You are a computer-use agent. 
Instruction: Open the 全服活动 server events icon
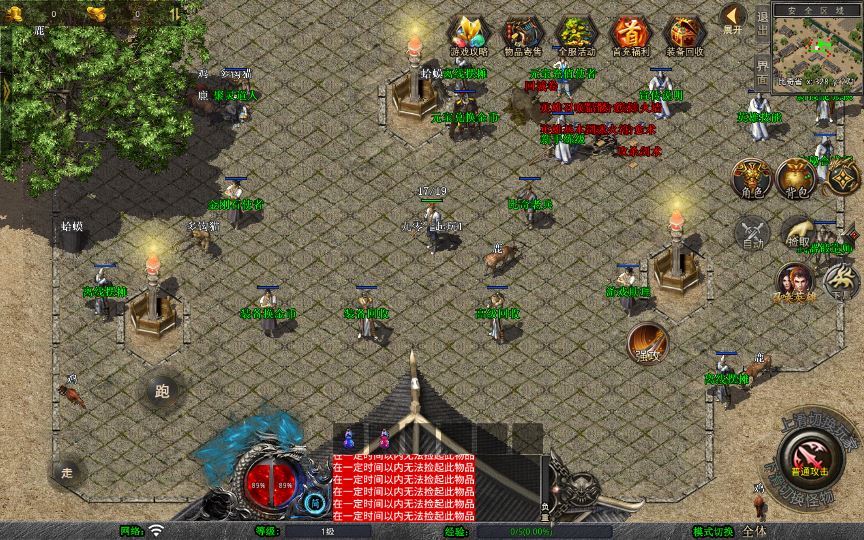tap(576, 34)
